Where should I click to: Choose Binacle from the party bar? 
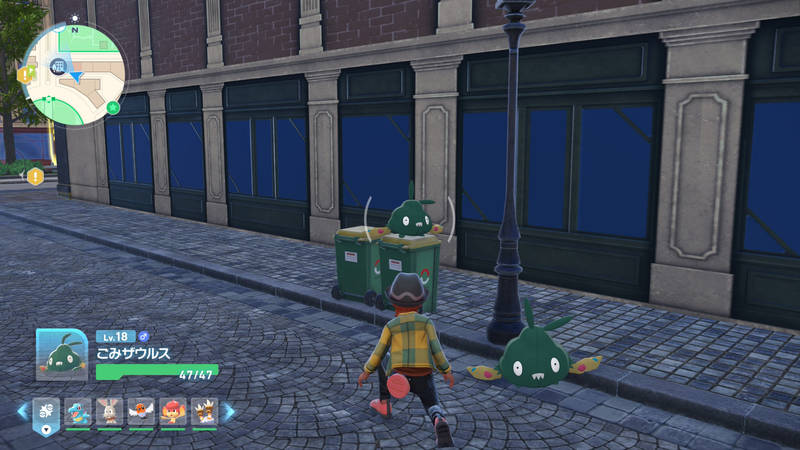204,411
